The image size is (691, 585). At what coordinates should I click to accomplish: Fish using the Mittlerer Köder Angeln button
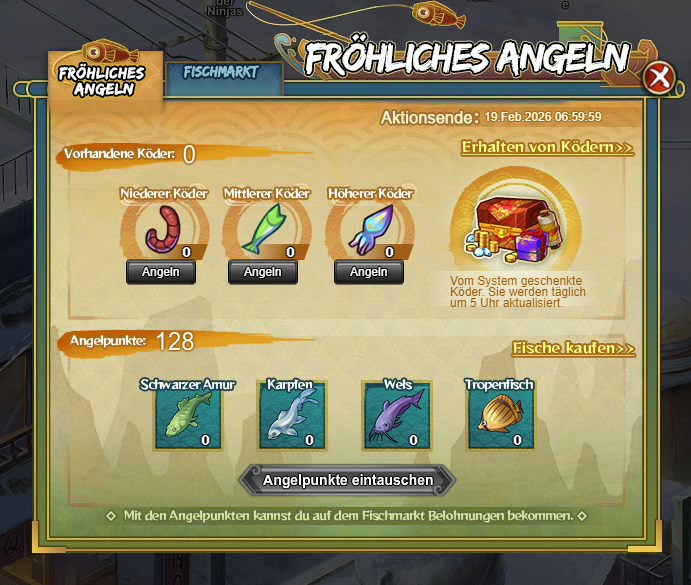point(263,272)
